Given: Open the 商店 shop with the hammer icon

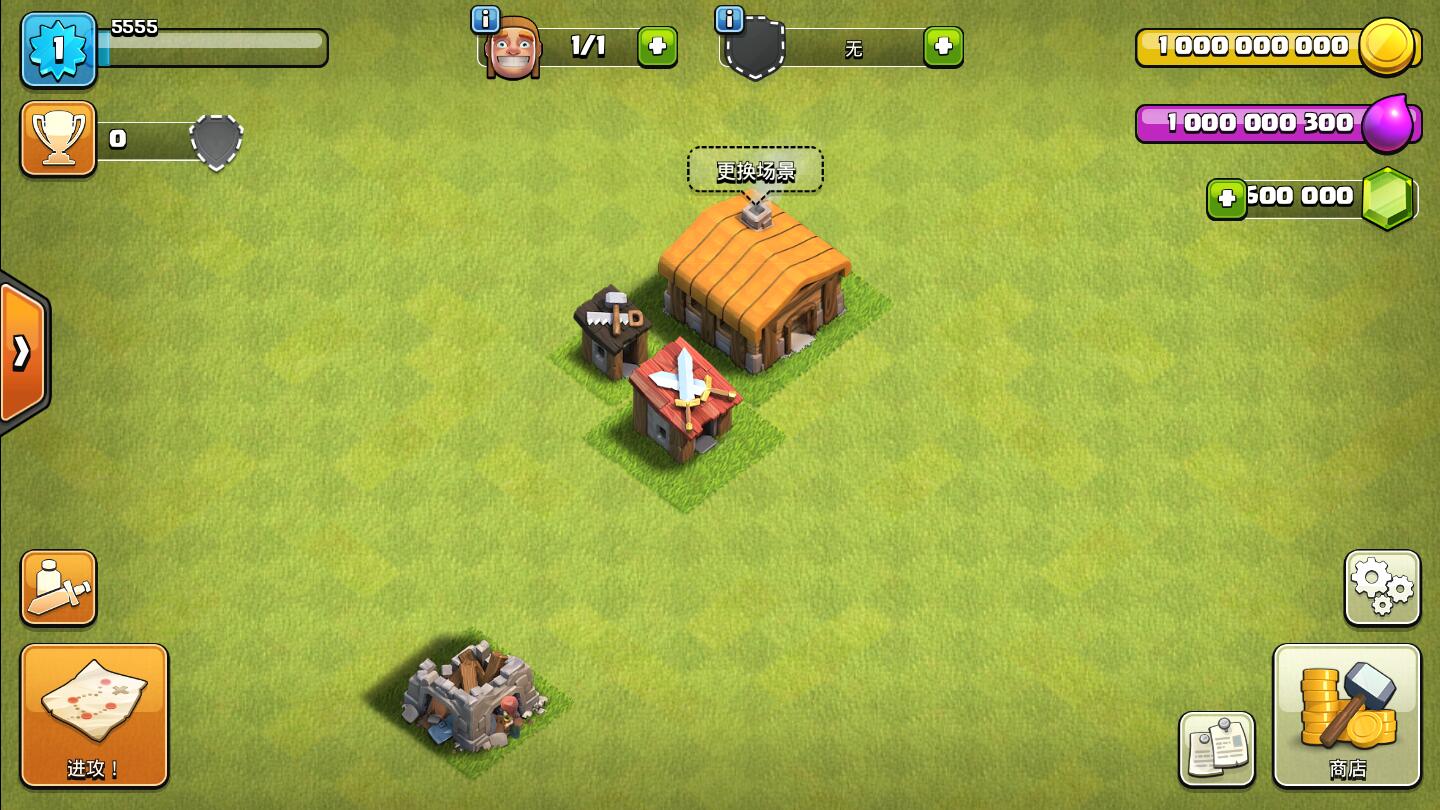Looking at the screenshot, I should pos(1347,715).
